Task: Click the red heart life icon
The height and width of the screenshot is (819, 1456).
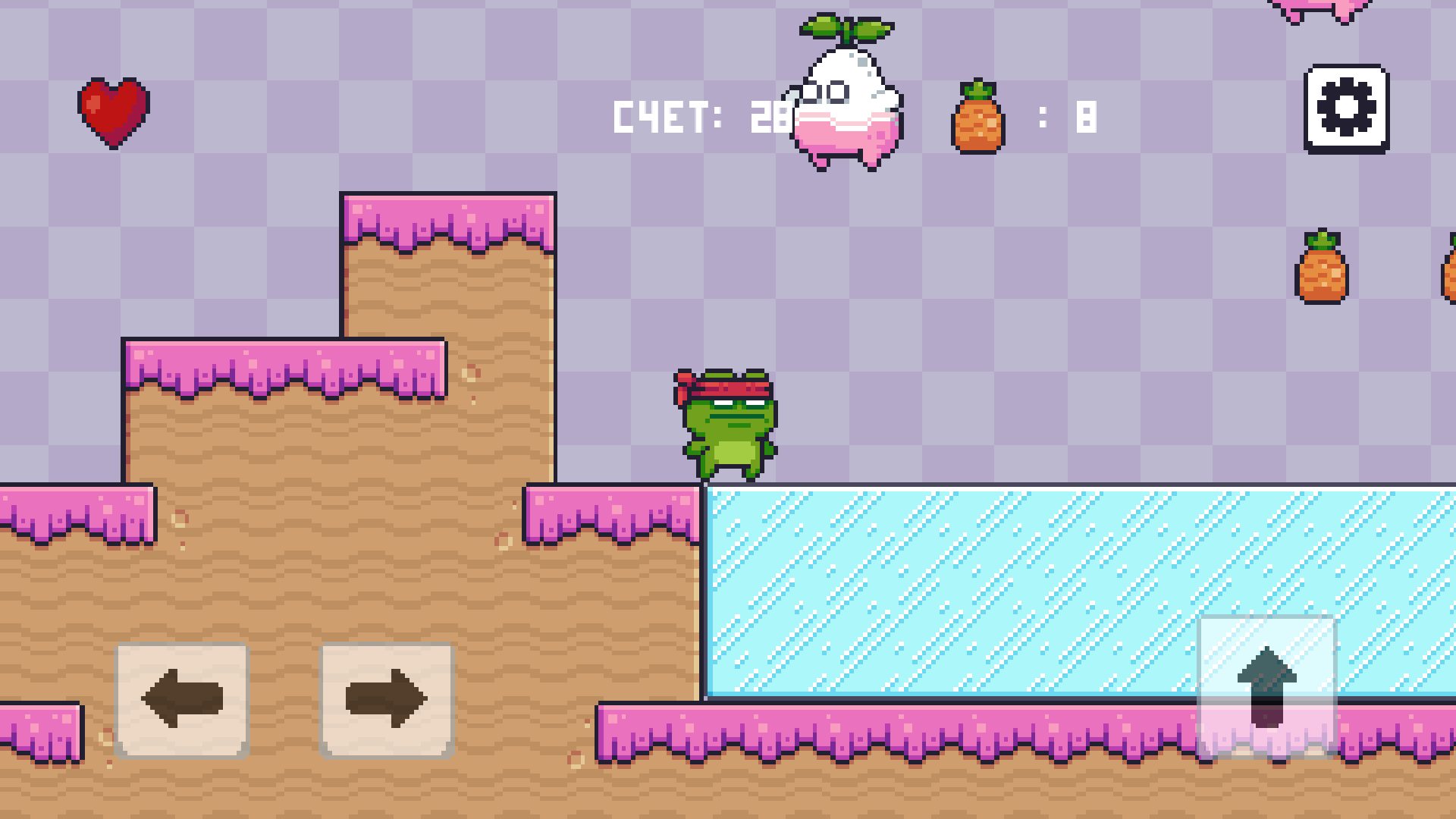Action: tap(114, 112)
